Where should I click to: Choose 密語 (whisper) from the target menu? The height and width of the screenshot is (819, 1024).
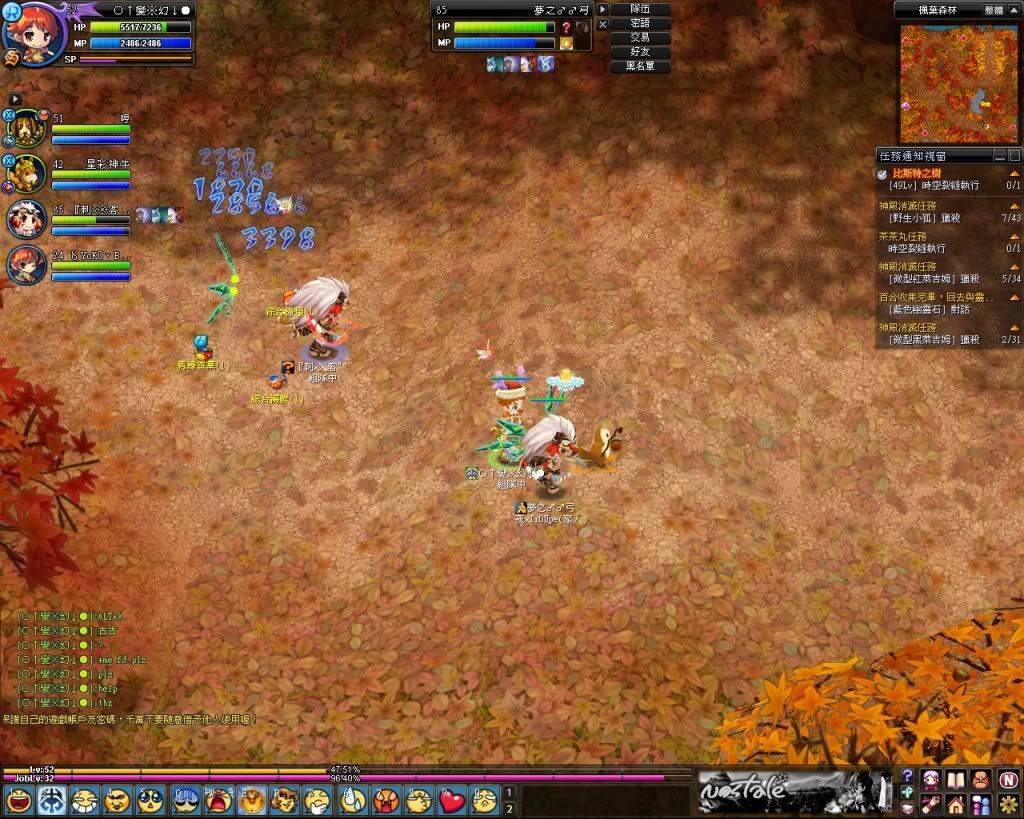pyautogui.click(x=640, y=24)
